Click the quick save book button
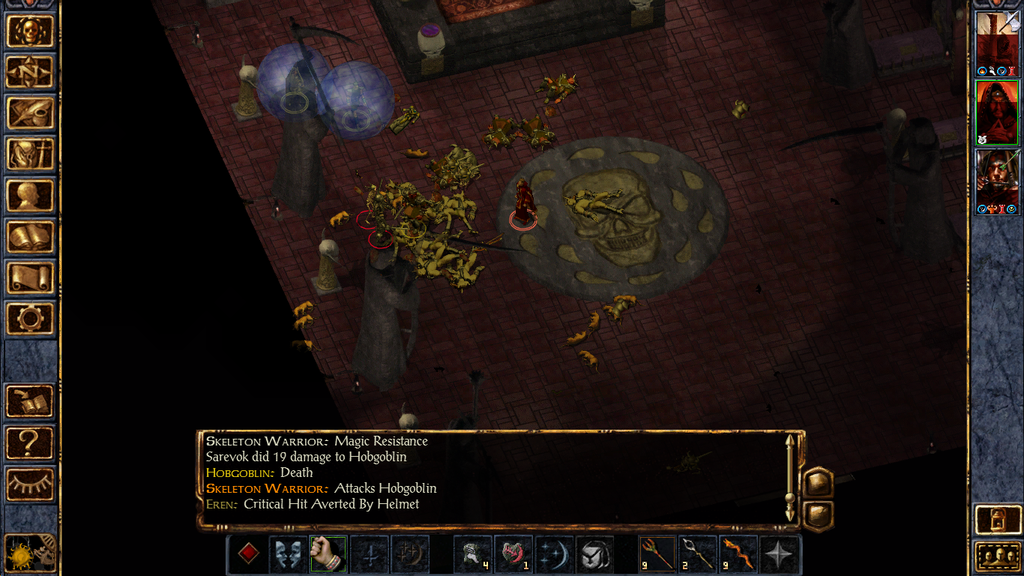The width and height of the screenshot is (1024, 576). click(x=30, y=401)
